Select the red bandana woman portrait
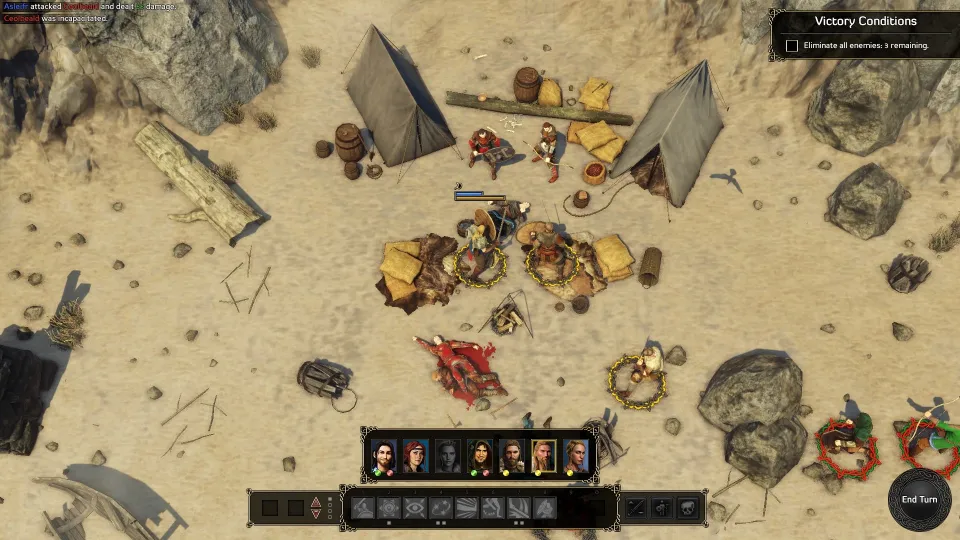The image size is (960, 540). click(415, 455)
